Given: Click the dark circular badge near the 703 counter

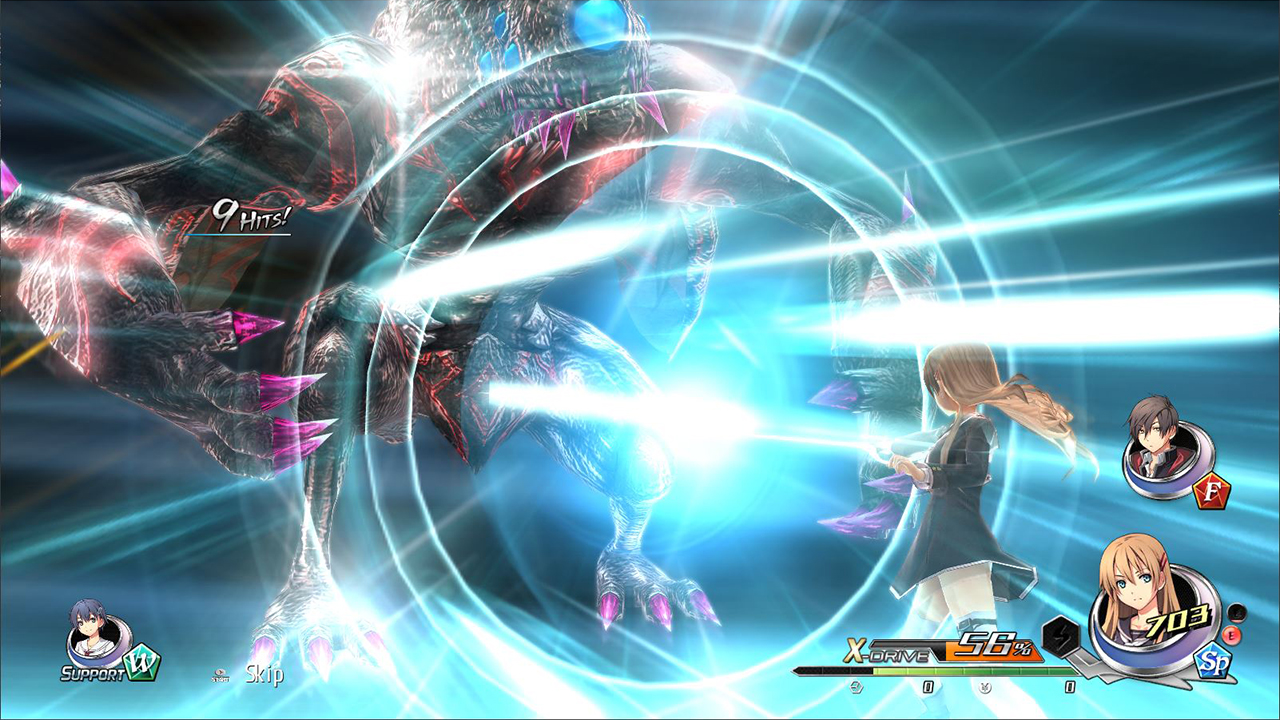Looking at the screenshot, I should (1238, 612).
